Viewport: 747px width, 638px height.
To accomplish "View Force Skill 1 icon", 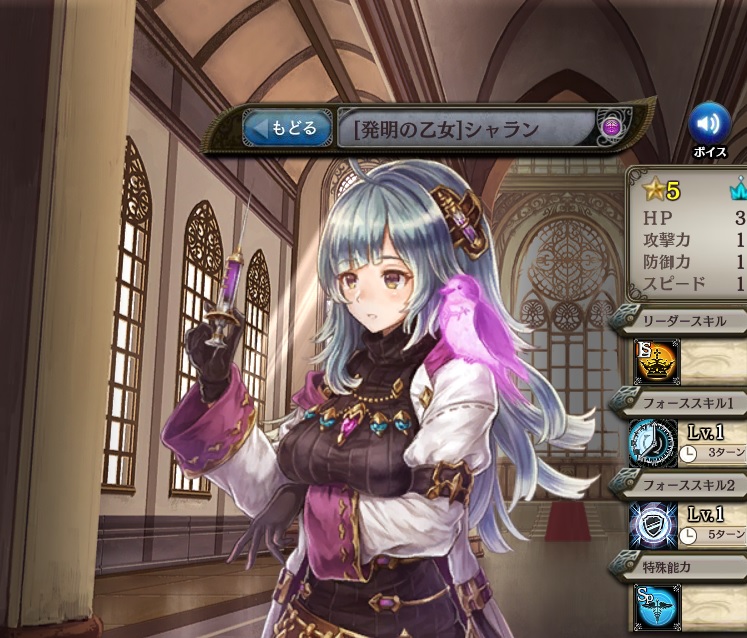I will pyautogui.click(x=654, y=443).
